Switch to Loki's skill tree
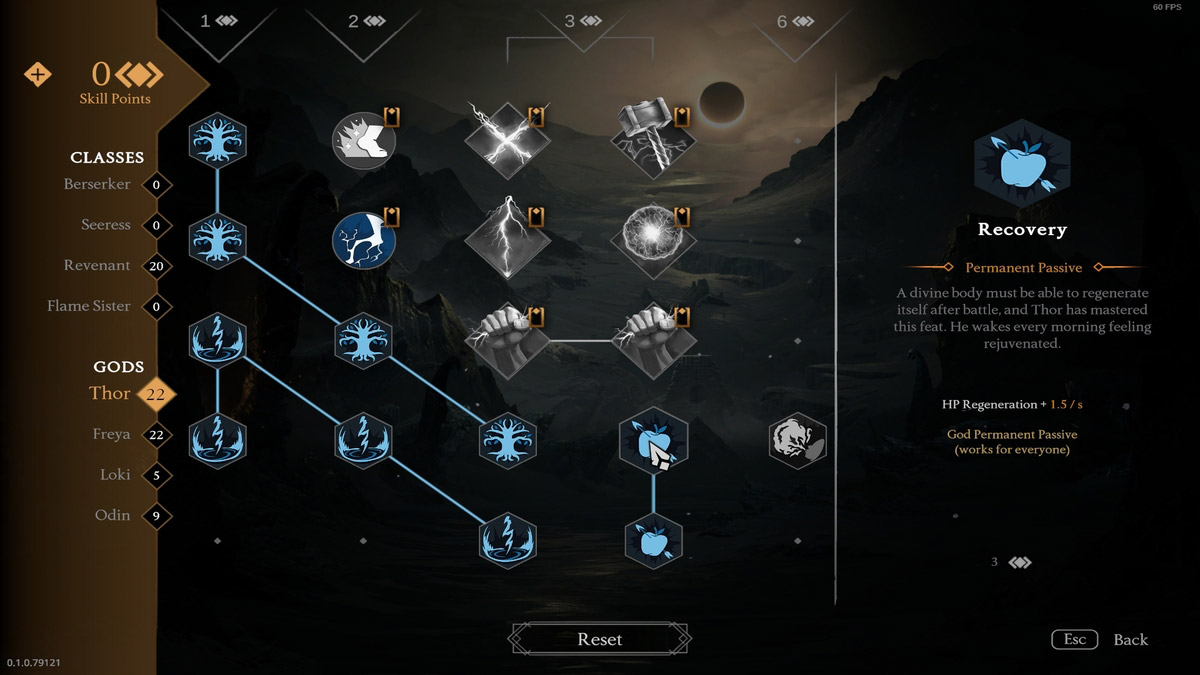Screen dimensions: 1200x675 click(x=115, y=476)
